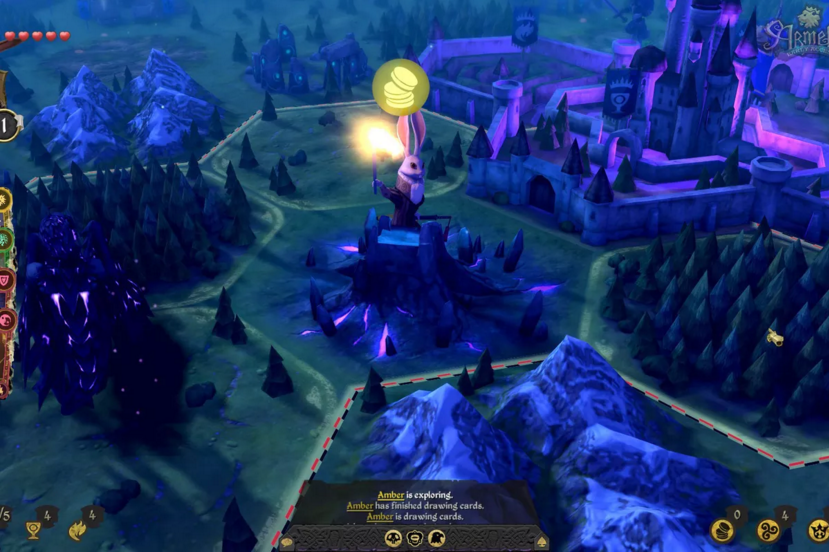Click the trophy prestige icon in the bottom-left HUD
Image resolution: width=829 pixels, height=552 pixels.
(33, 530)
